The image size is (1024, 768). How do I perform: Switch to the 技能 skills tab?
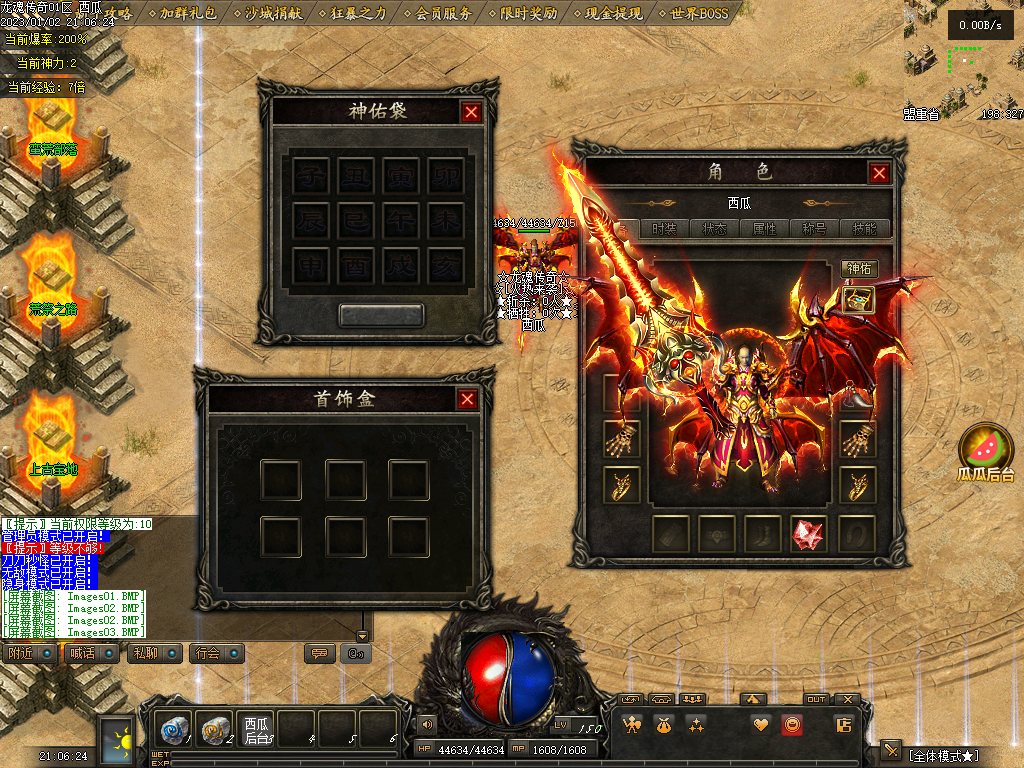865,229
